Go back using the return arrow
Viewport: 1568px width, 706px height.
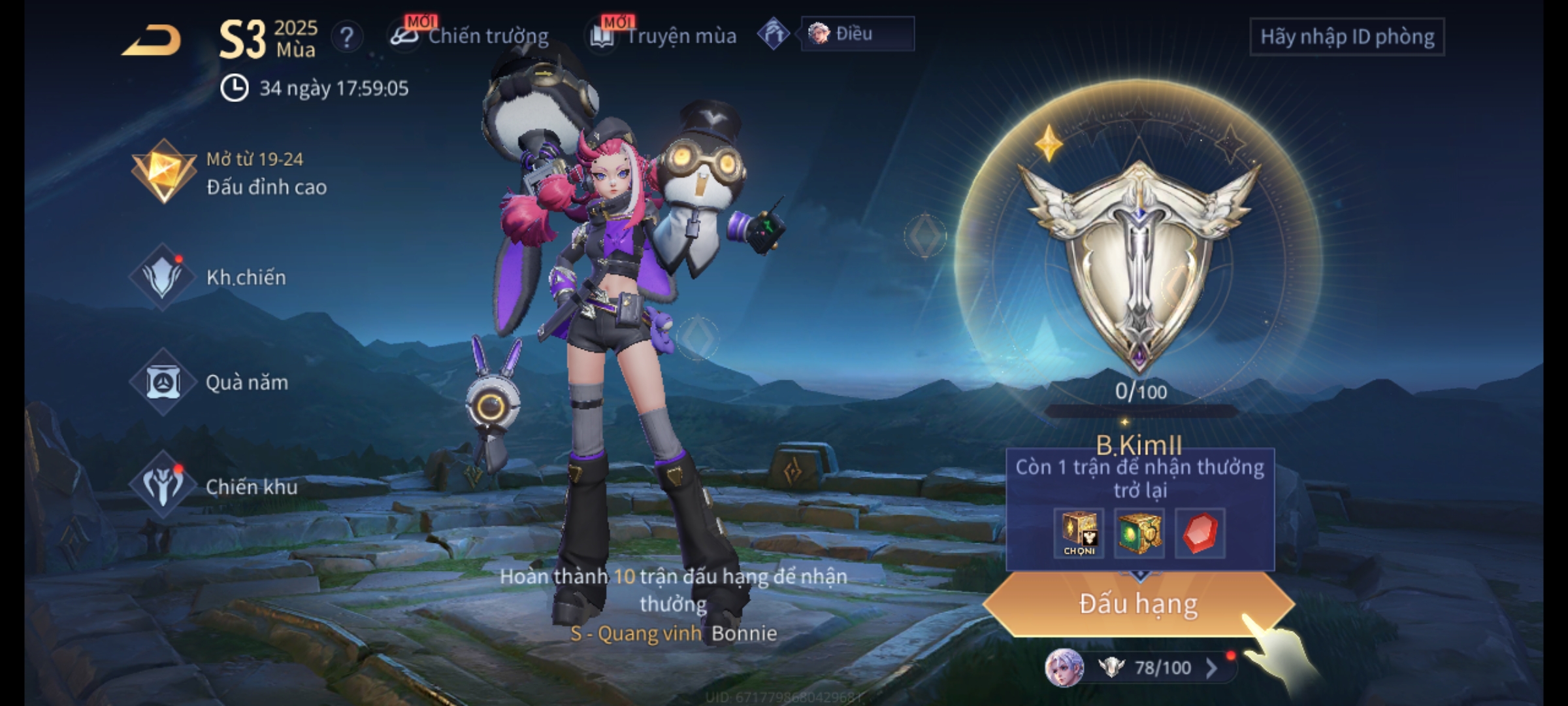pos(152,41)
